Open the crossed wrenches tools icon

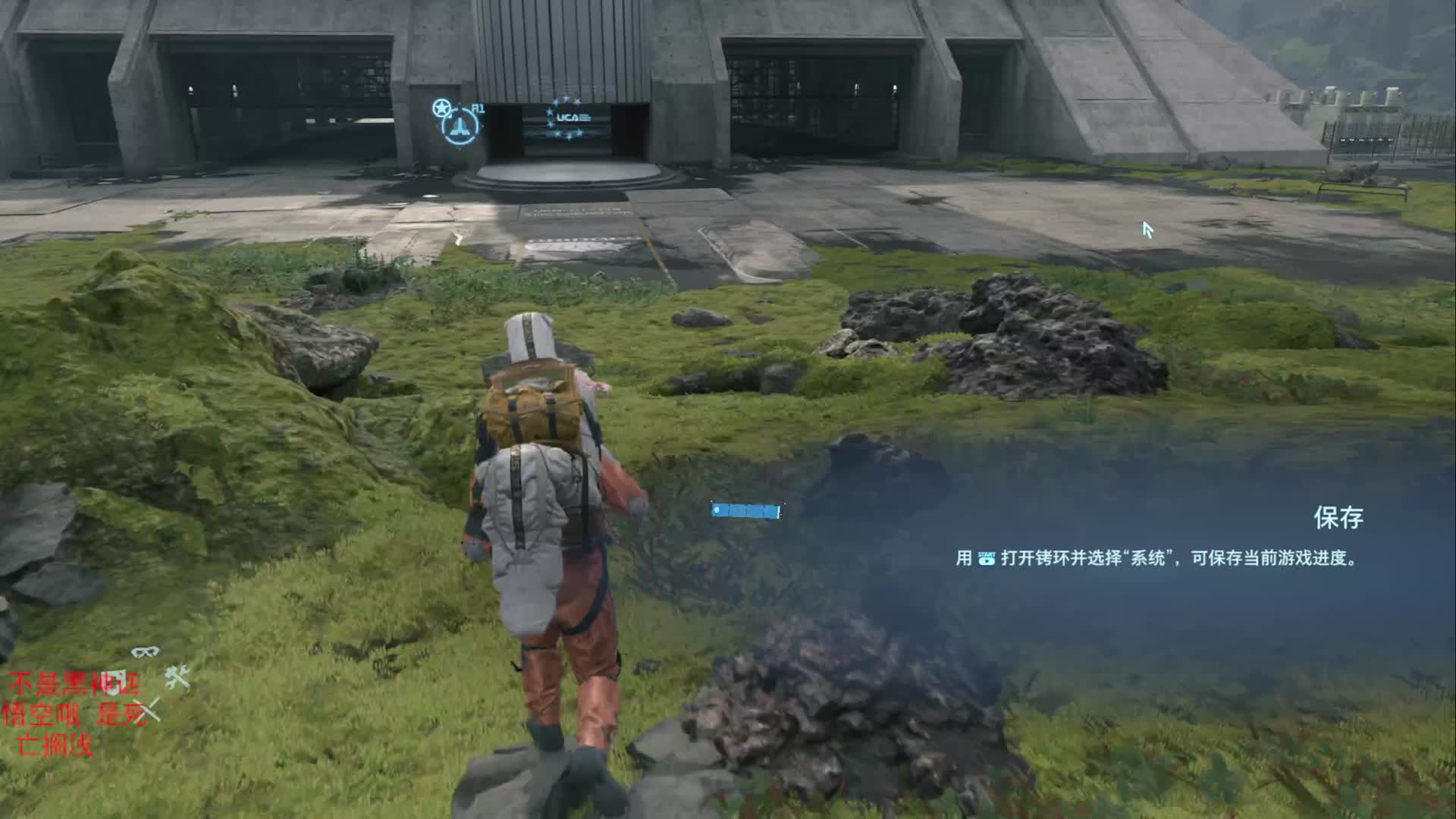pos(178,676)
